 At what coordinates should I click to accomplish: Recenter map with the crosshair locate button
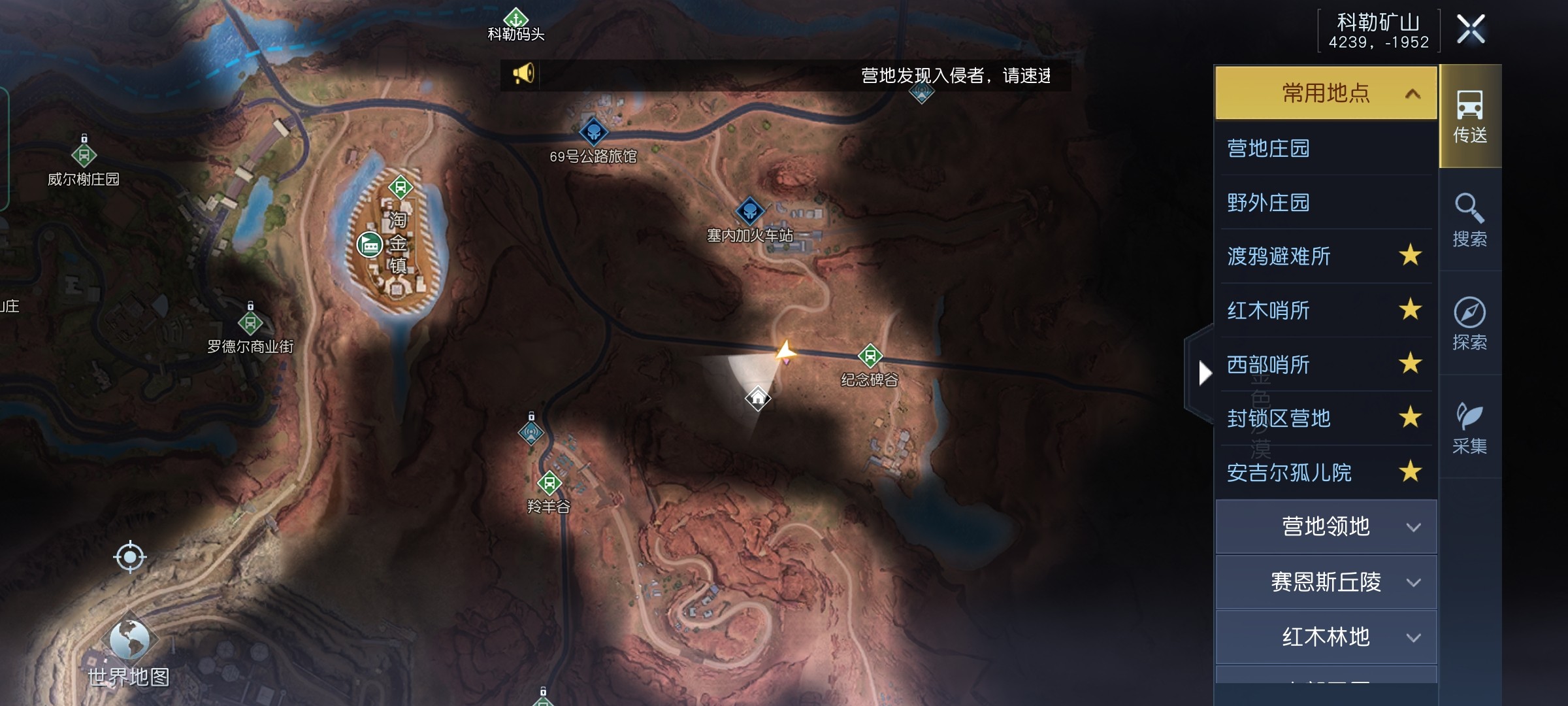point(129,557)
